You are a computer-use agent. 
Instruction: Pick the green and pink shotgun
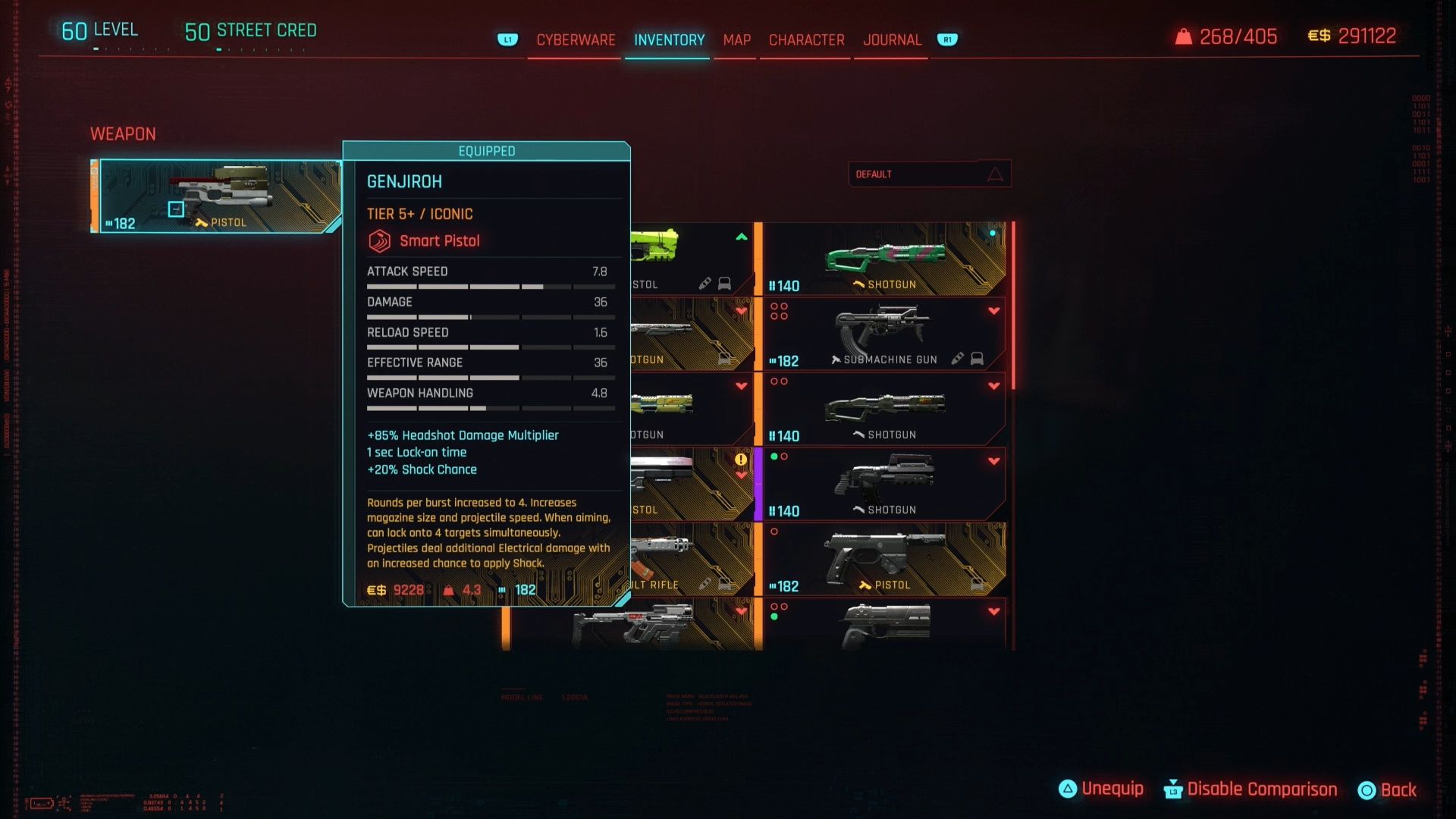884,259
